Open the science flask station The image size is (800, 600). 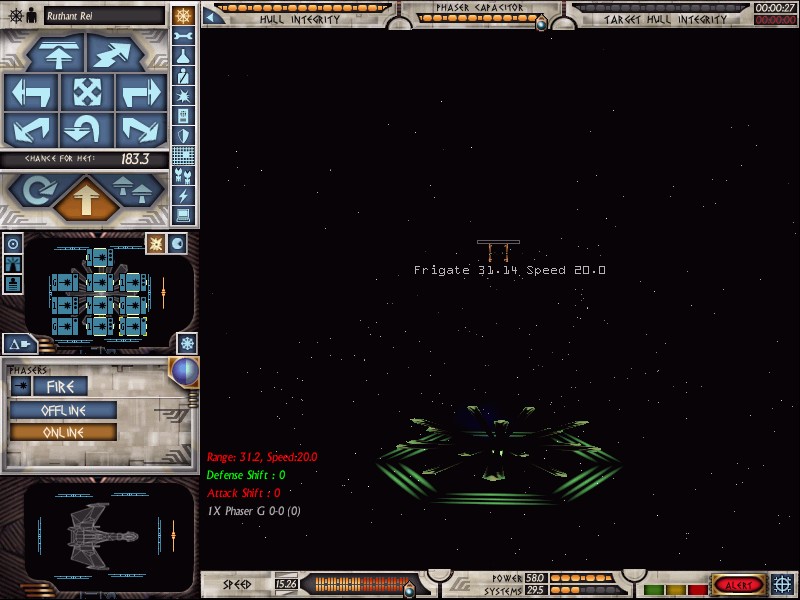coord(183,56)
